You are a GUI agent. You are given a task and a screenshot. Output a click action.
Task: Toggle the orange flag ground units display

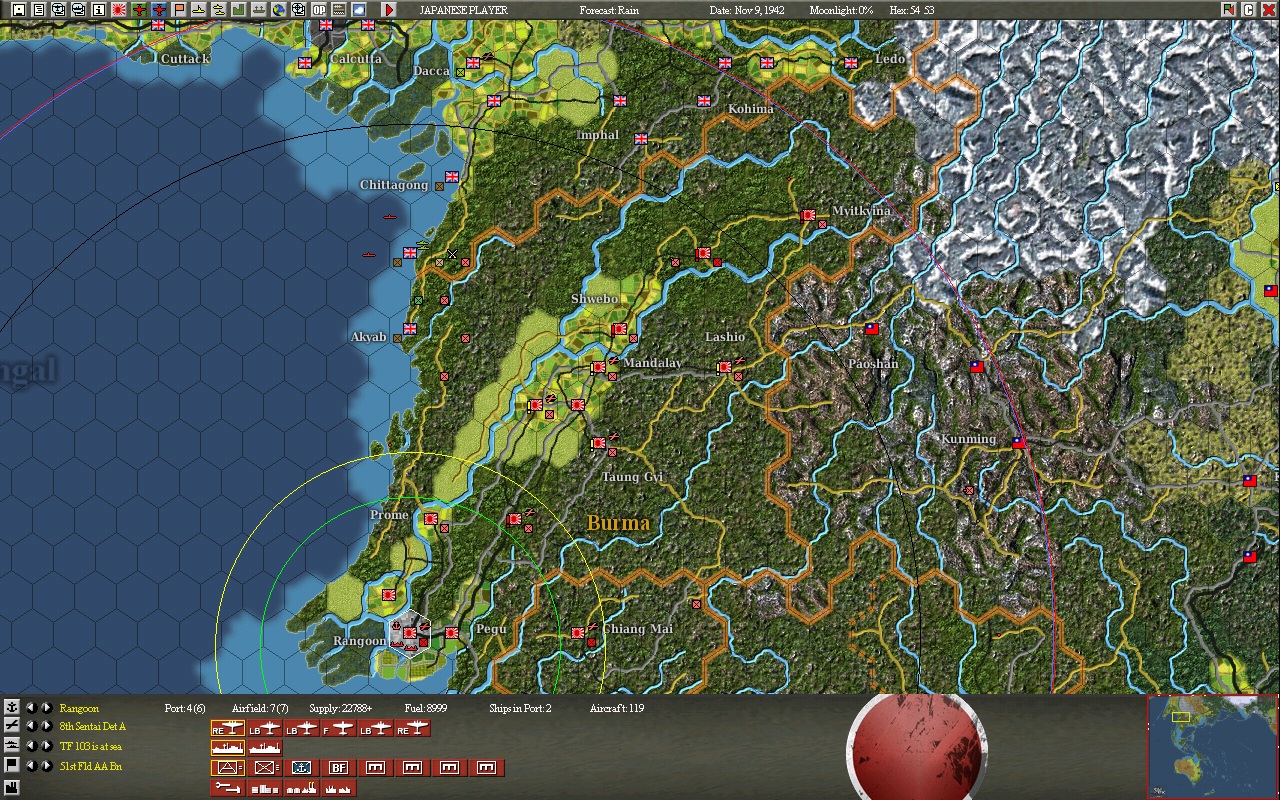pyautogui.click(x=177, y=8)
